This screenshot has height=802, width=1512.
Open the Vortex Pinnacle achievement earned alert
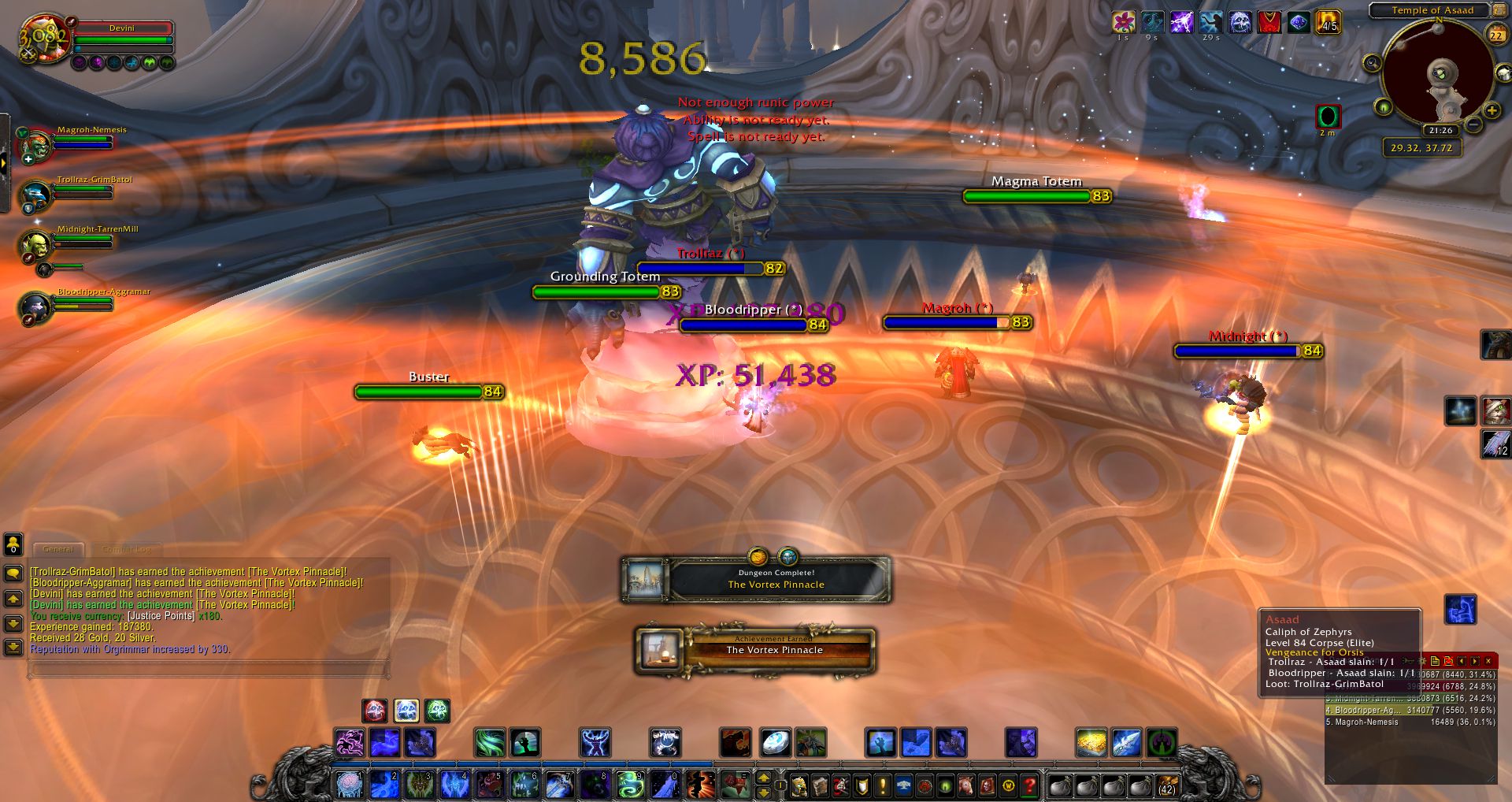click(756, 650)
